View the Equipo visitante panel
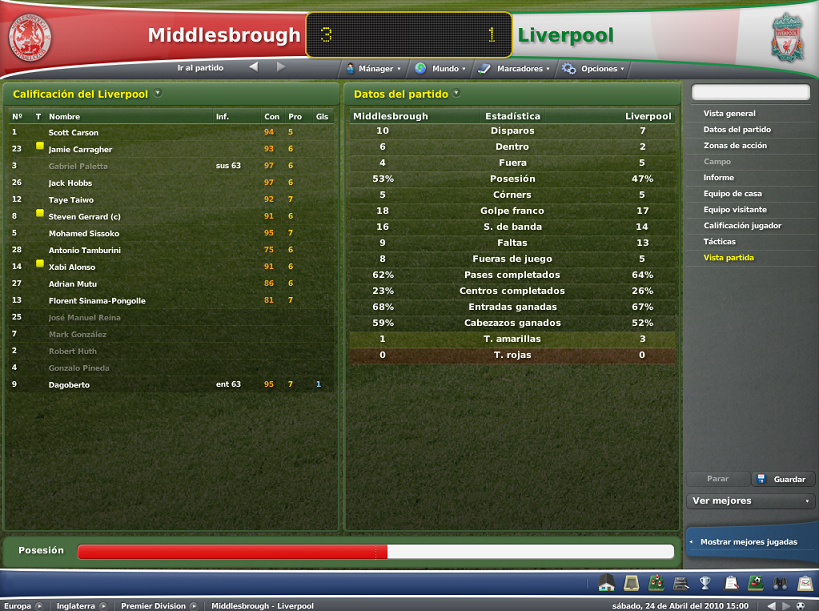819x611 pixels. [x=735, y=210]
